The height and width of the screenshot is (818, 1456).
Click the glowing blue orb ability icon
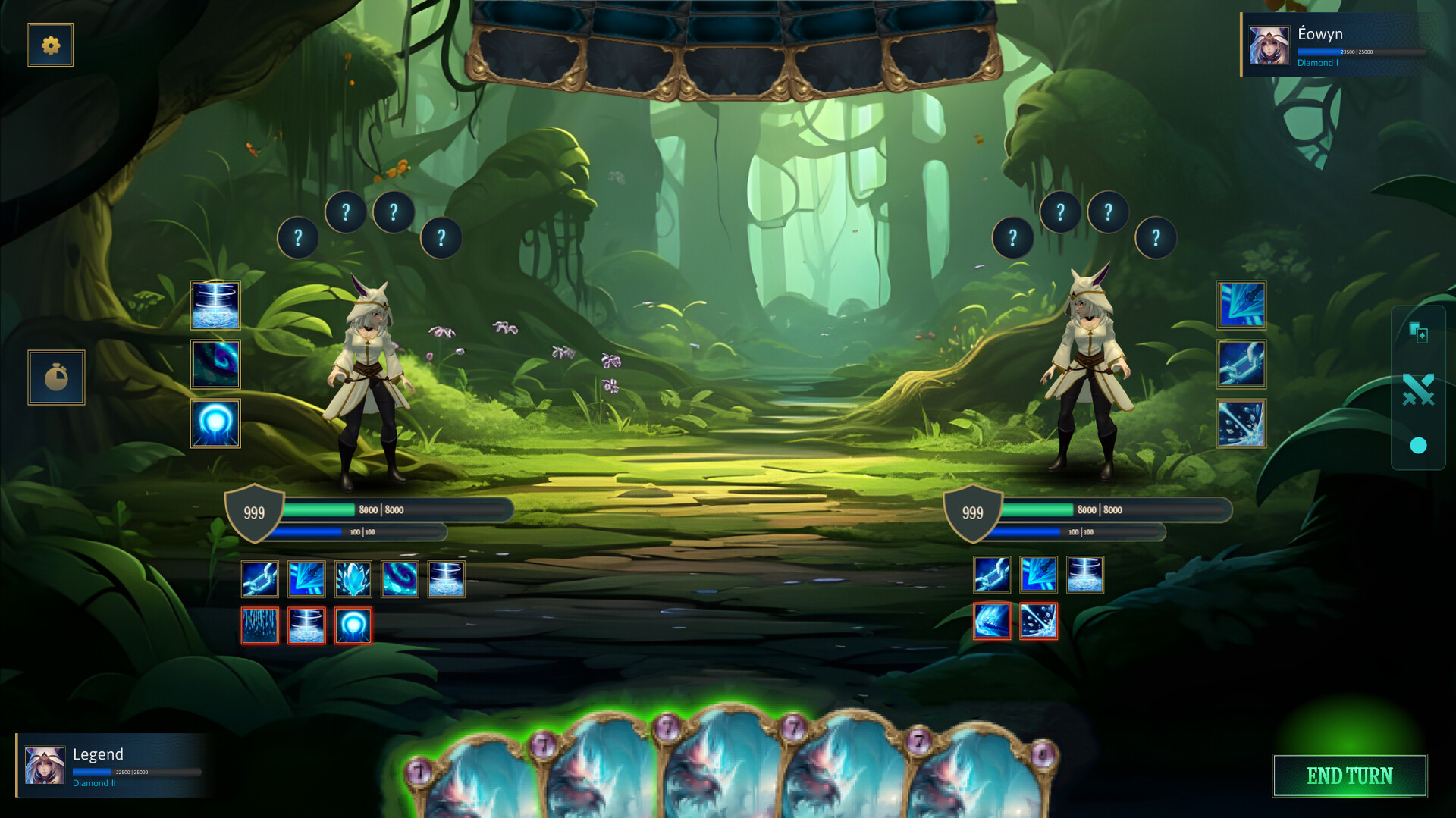click(x=215, y=423)
